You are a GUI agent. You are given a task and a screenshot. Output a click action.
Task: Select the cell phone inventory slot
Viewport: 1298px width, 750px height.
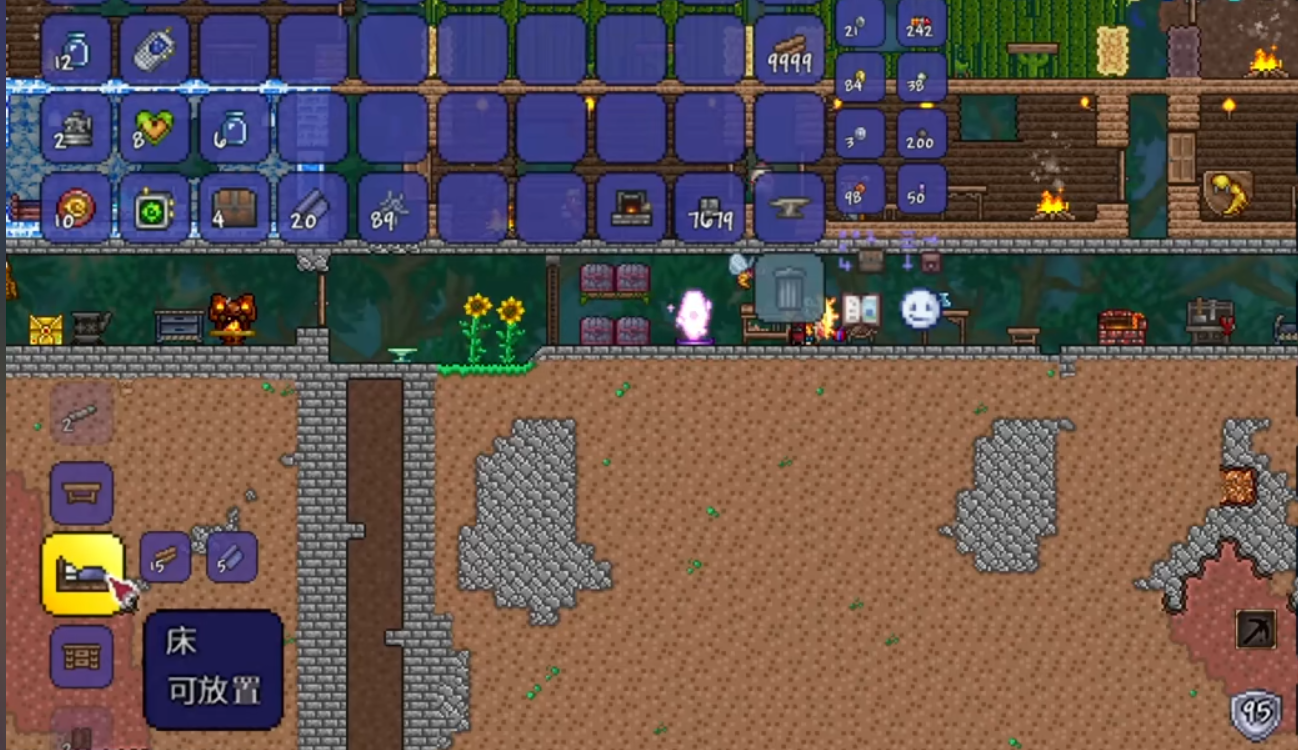click(x=155, y=49)
